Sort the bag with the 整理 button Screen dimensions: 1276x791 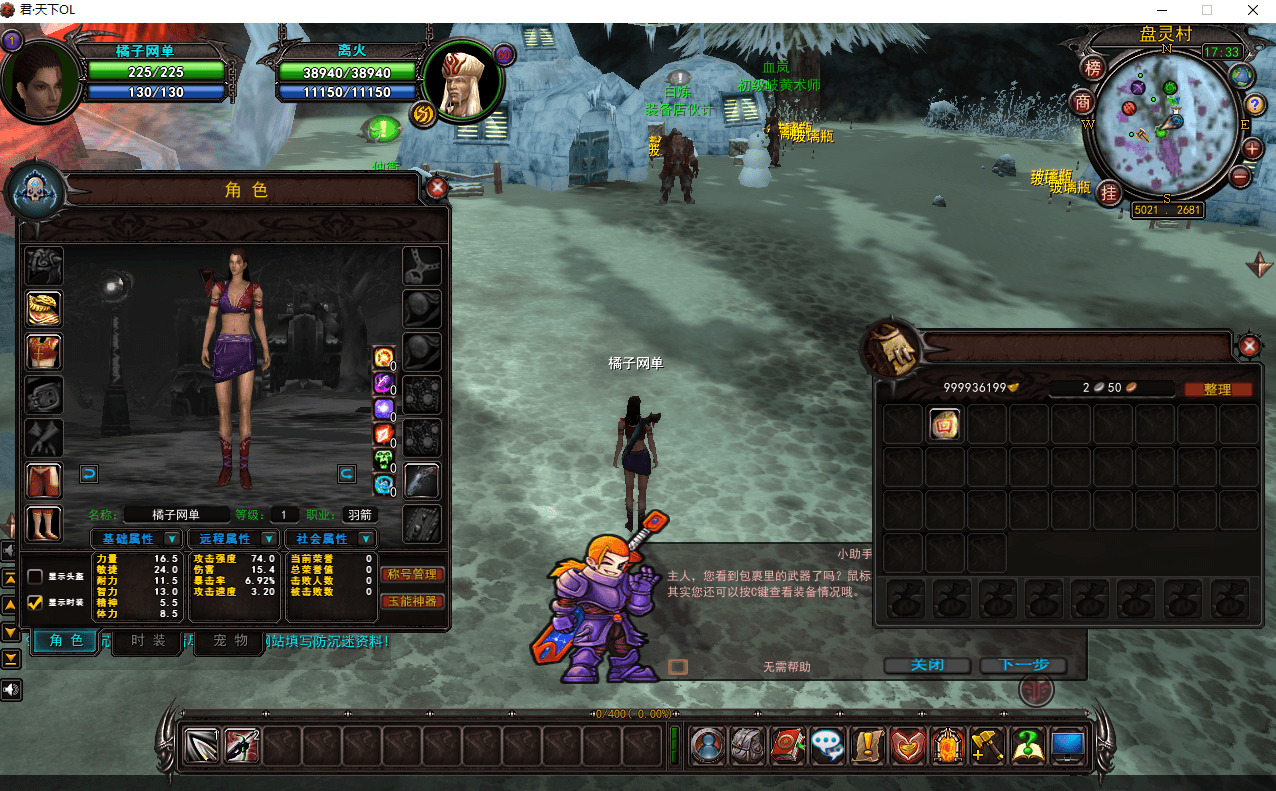(x=1217, y=389)
